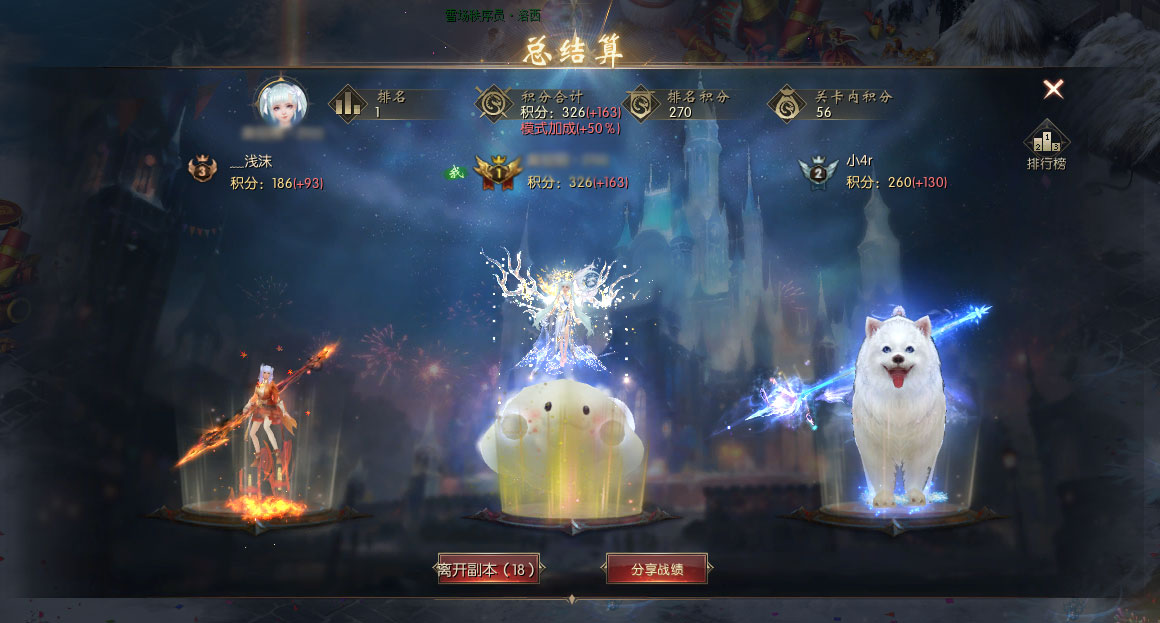Click the 离开副本 leave dungeon button
The image size is (1160, 623).
point(489,569)
